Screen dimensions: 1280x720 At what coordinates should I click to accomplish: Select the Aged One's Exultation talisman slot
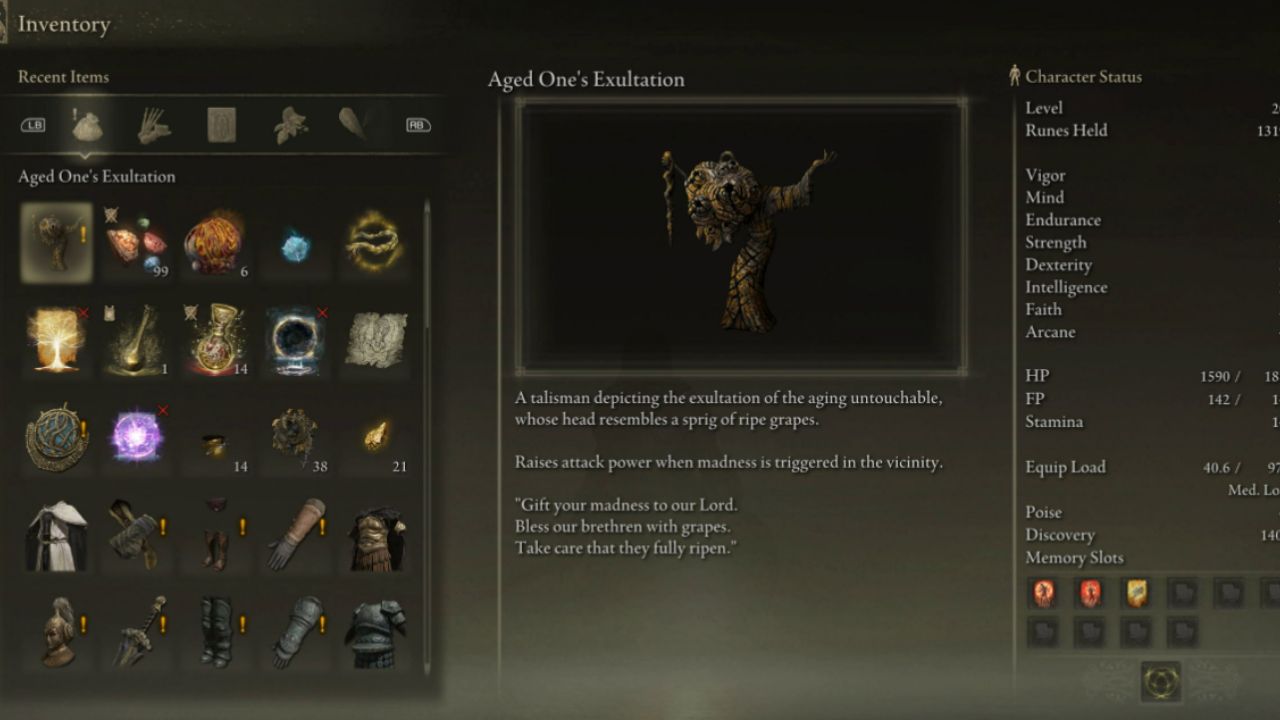(56, 242)
